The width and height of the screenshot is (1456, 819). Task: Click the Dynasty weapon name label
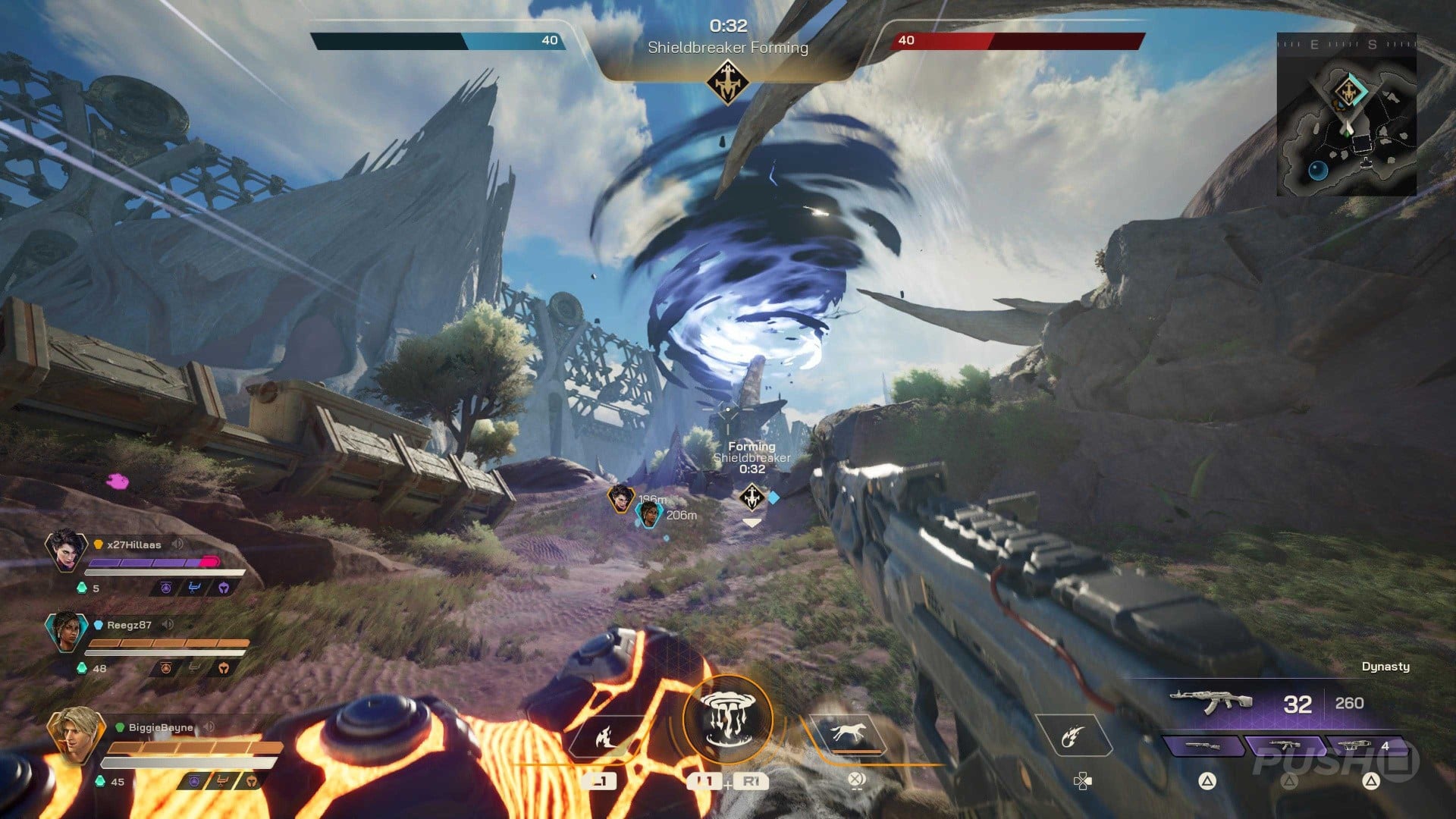pos(1386,667)
